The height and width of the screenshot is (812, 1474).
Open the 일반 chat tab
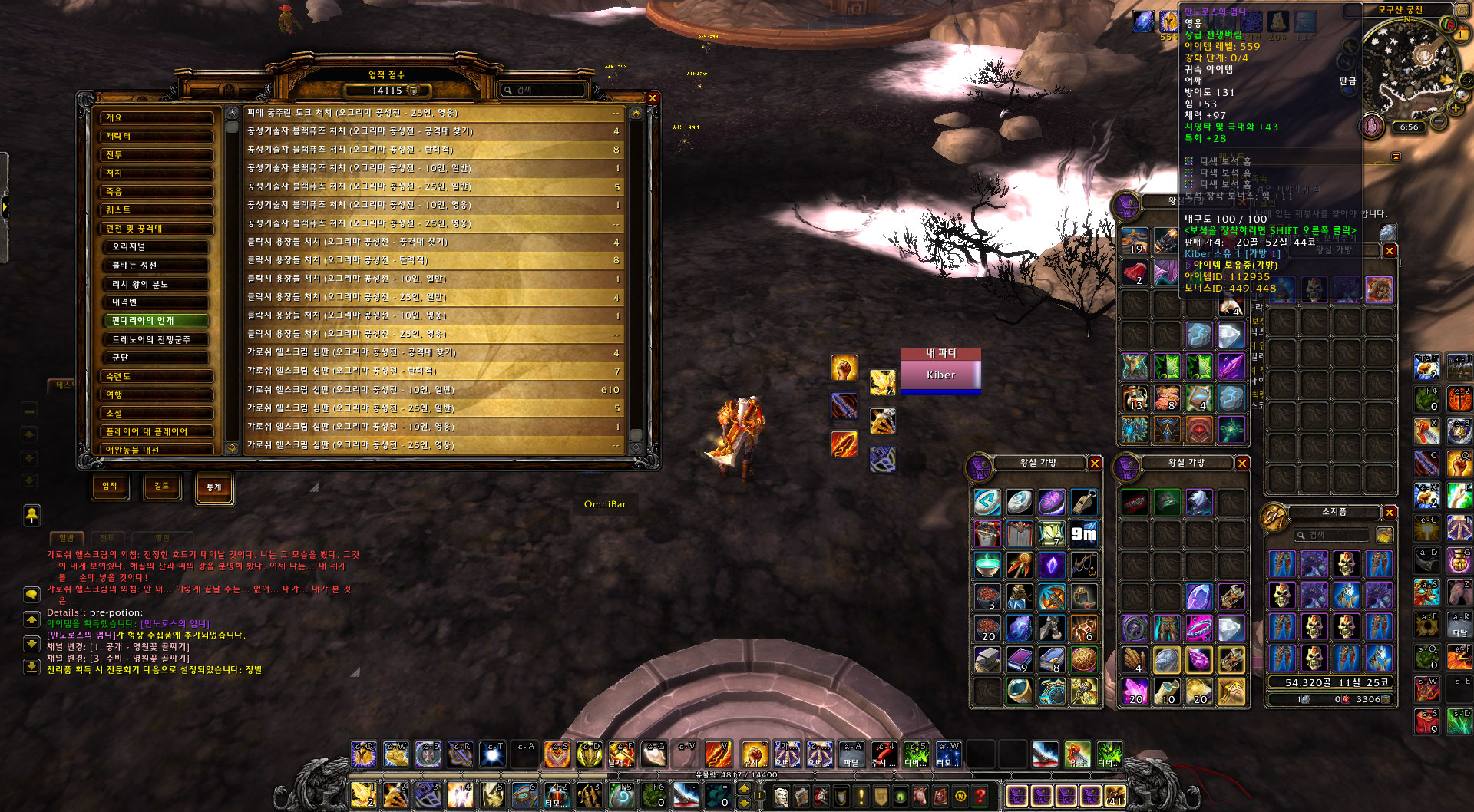[x=67, y=538]
